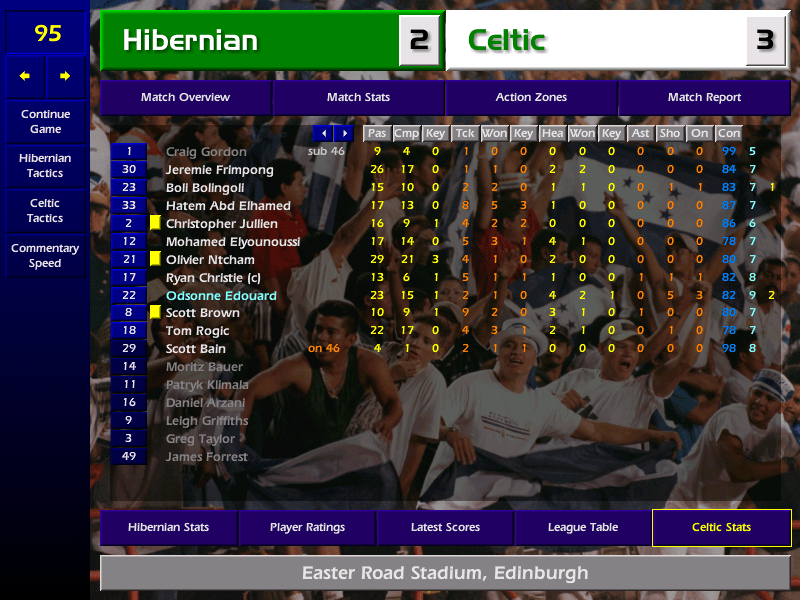Choose Craig Gordon from the squad list
The width and height of the screenshot is (800, 600).
[206, 152]
